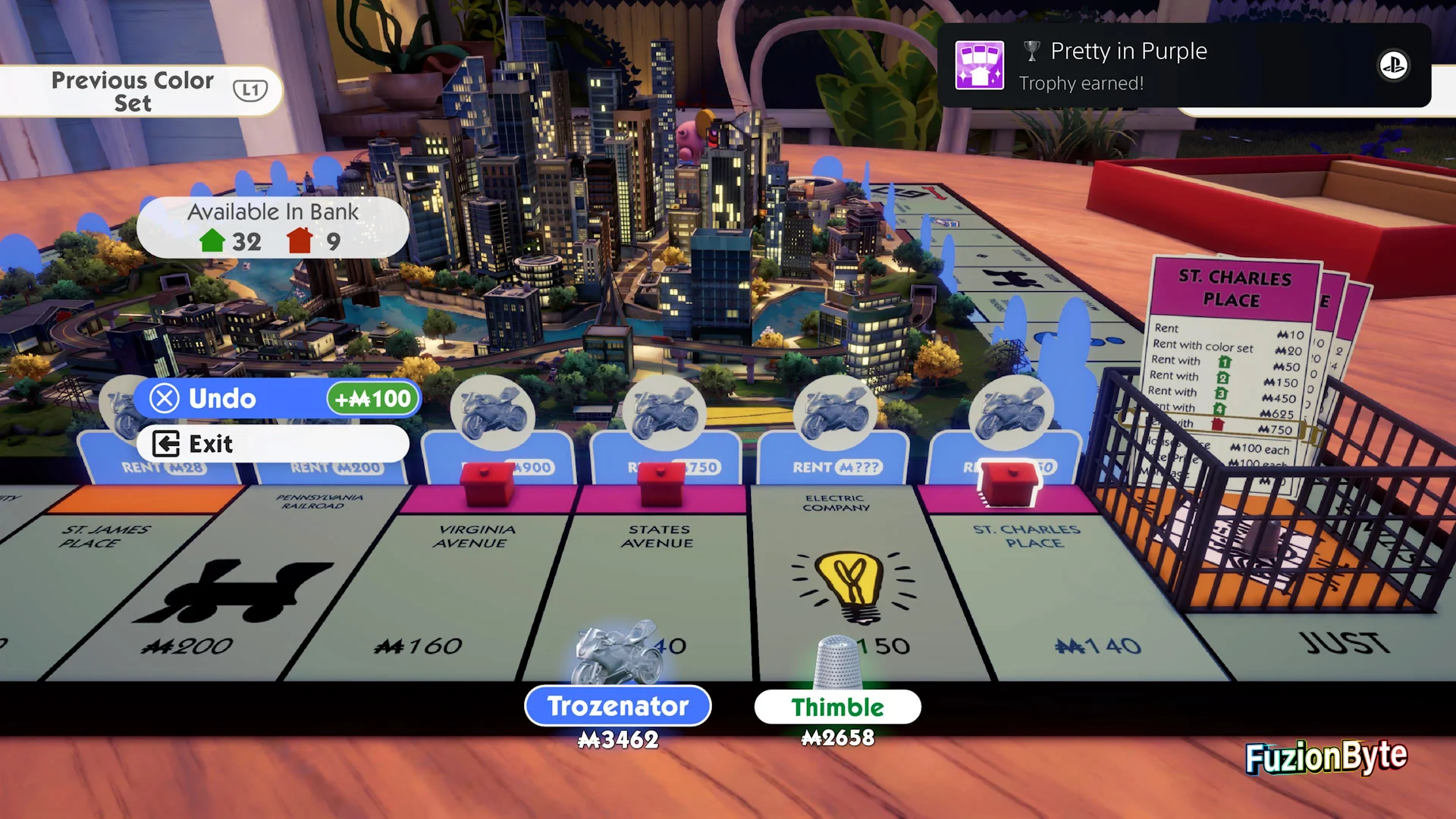Undo the last hotel purchase
1456x819 pixels.
pos(277,398)
